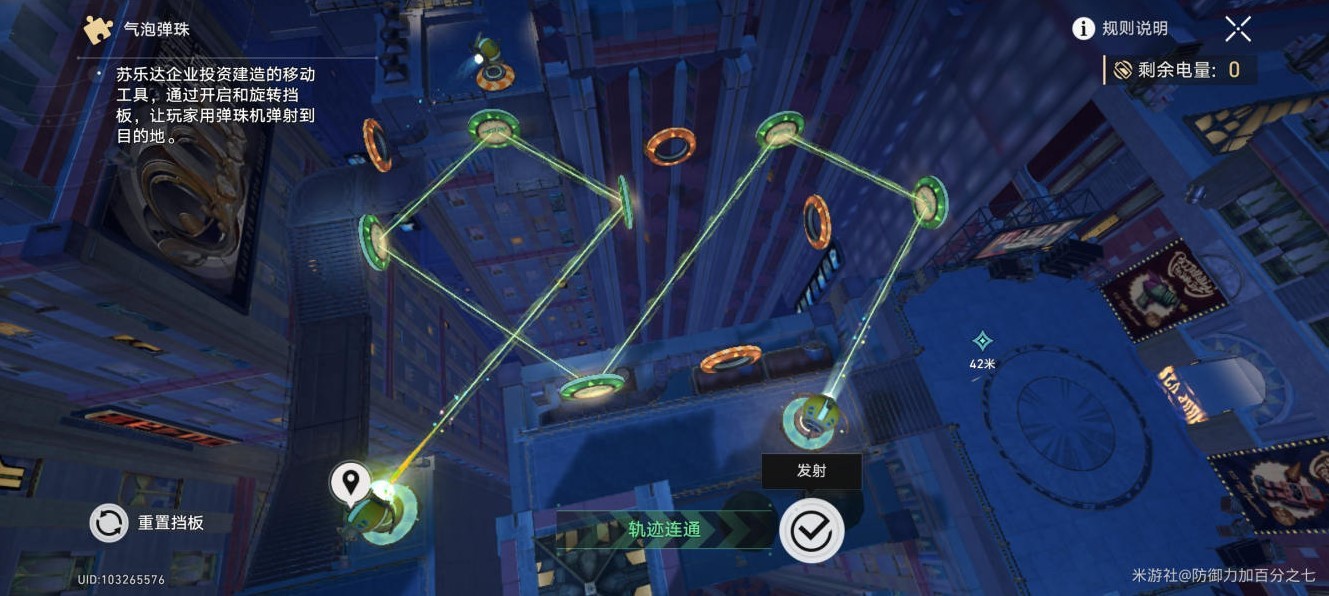The image size is (1329, 596).
Task: Confirm launch with the checkmark button
Action: (x=811, y=530)
